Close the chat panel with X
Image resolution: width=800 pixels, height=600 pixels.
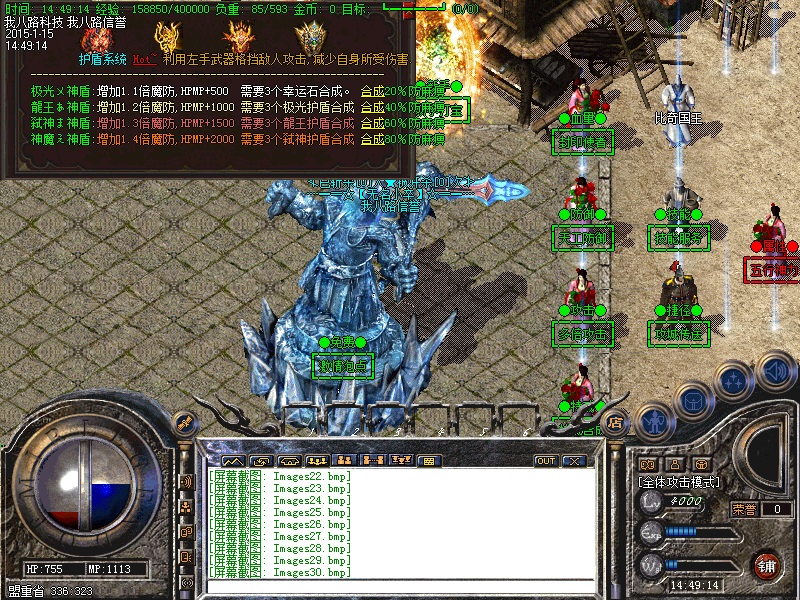coord(573,461)
